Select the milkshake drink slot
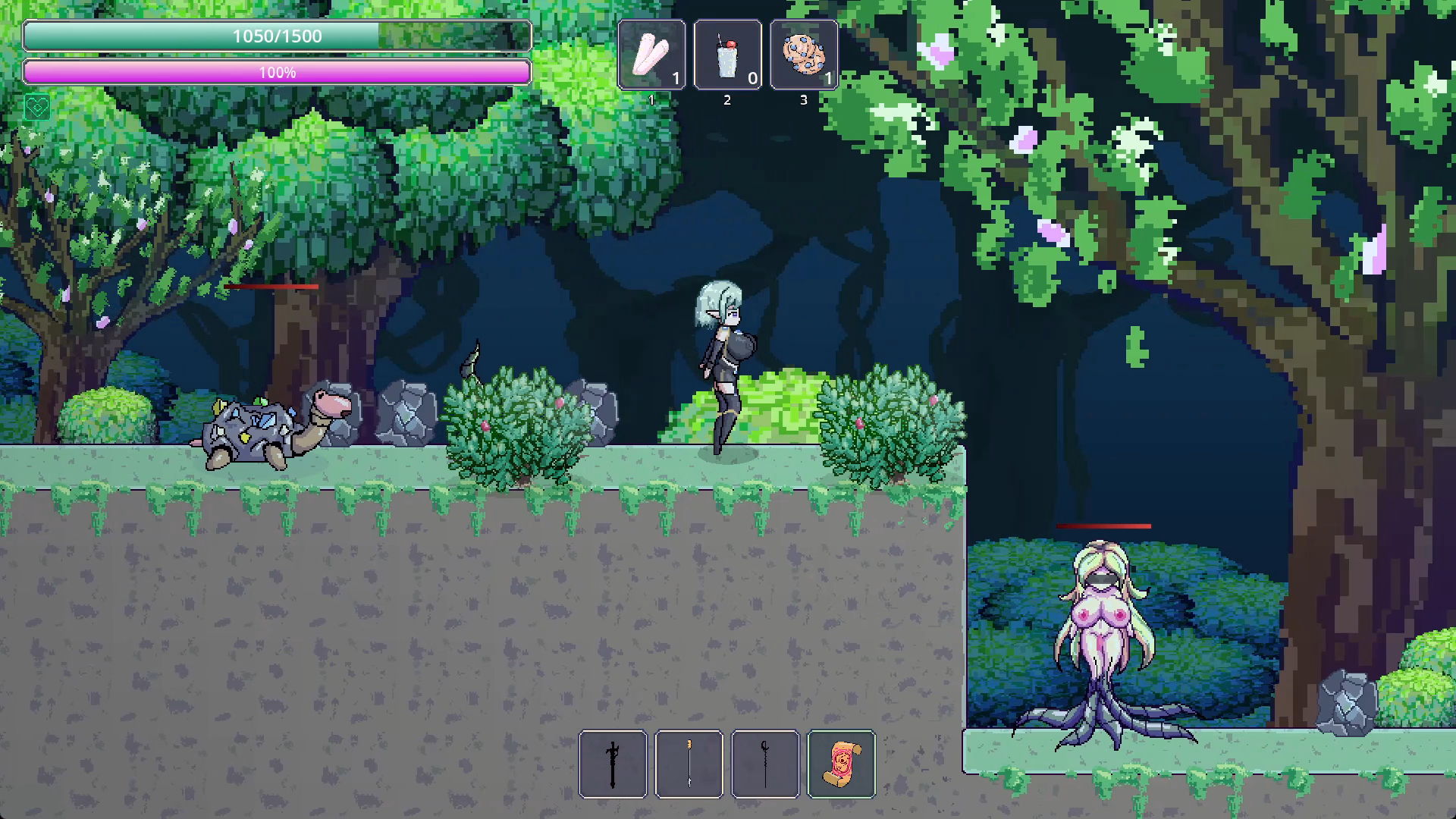The width and height of the screenshot is (1456, 819). (x=727, y=55)
